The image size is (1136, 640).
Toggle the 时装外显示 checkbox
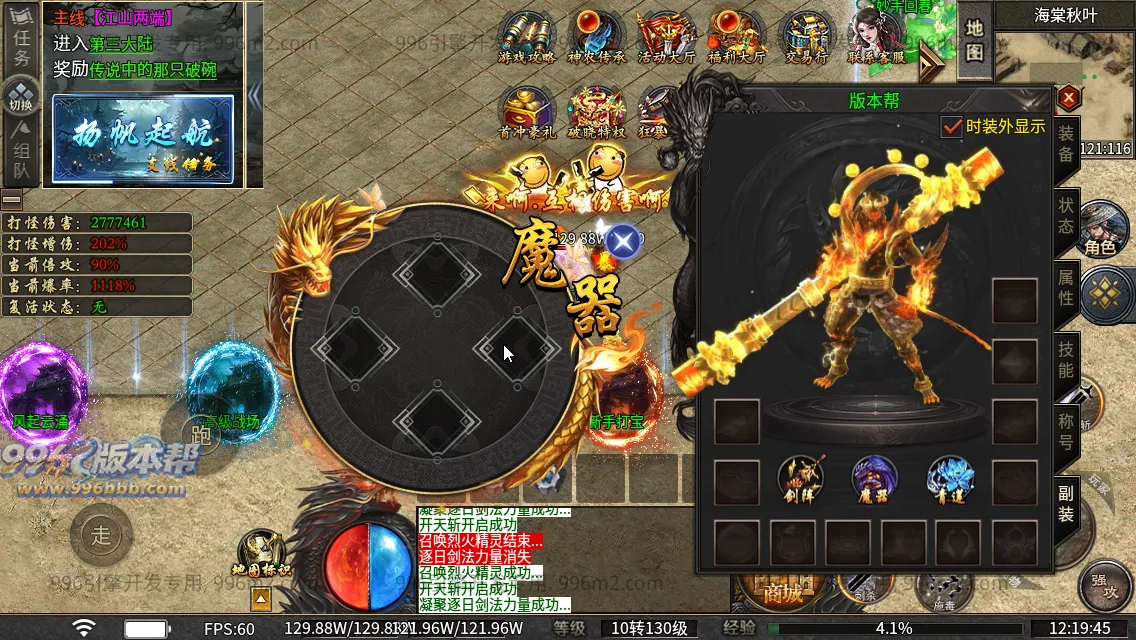(x=952, y=127)
